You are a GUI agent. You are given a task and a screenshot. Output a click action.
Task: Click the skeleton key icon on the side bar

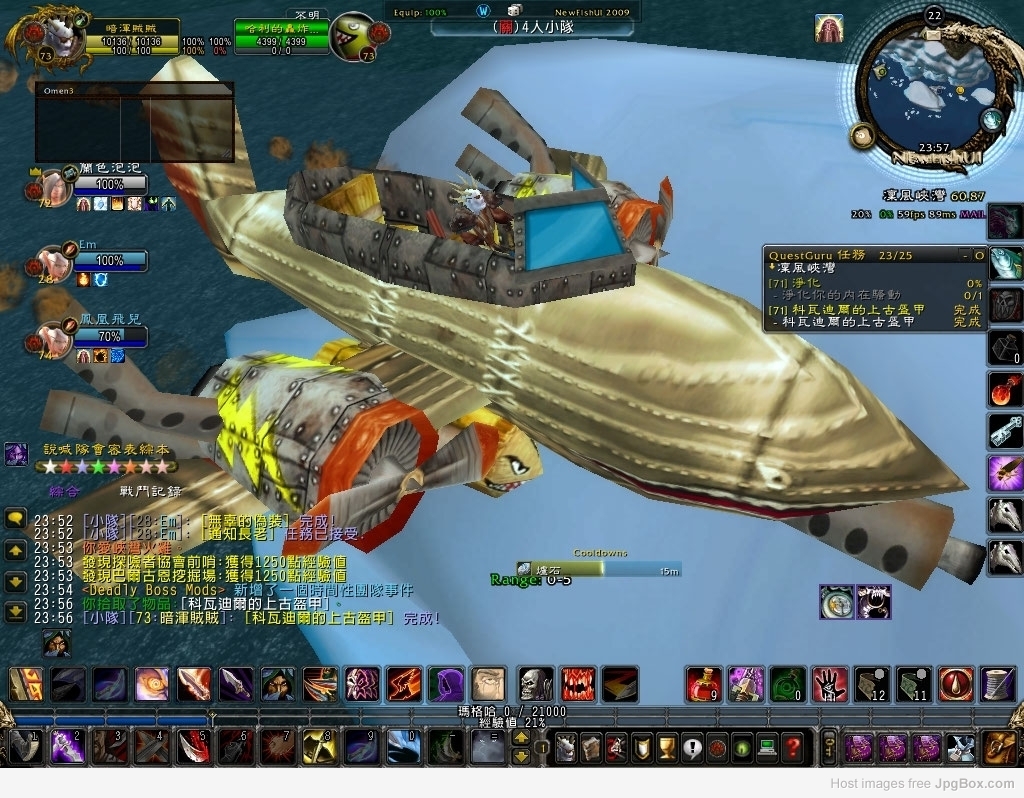pyautogui.click(x=1005, y=430)
